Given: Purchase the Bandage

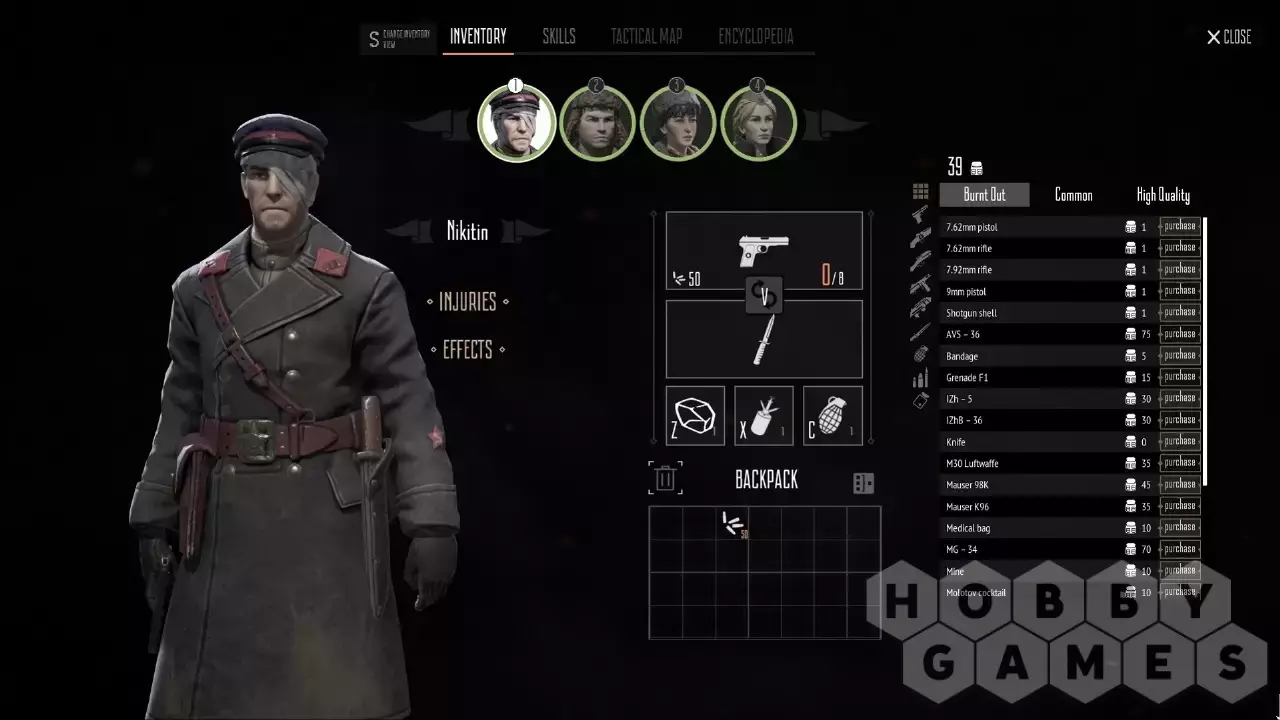Looking at the screenshot, I should pyautogui.click(x=1179, y=355).
